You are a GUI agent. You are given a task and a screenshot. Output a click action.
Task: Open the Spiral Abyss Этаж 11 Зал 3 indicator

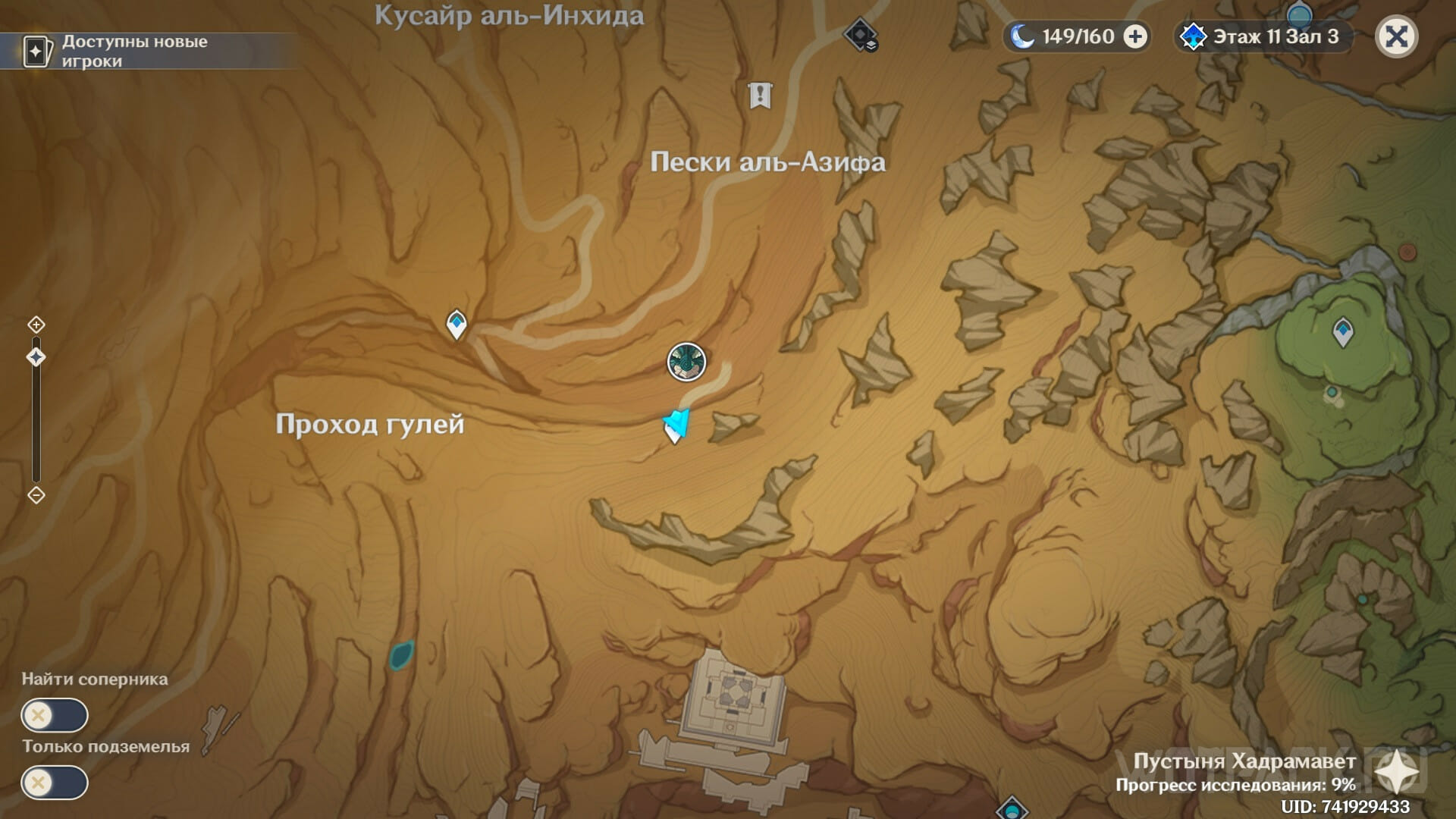pyautogui.click(x=1263, y=36)
